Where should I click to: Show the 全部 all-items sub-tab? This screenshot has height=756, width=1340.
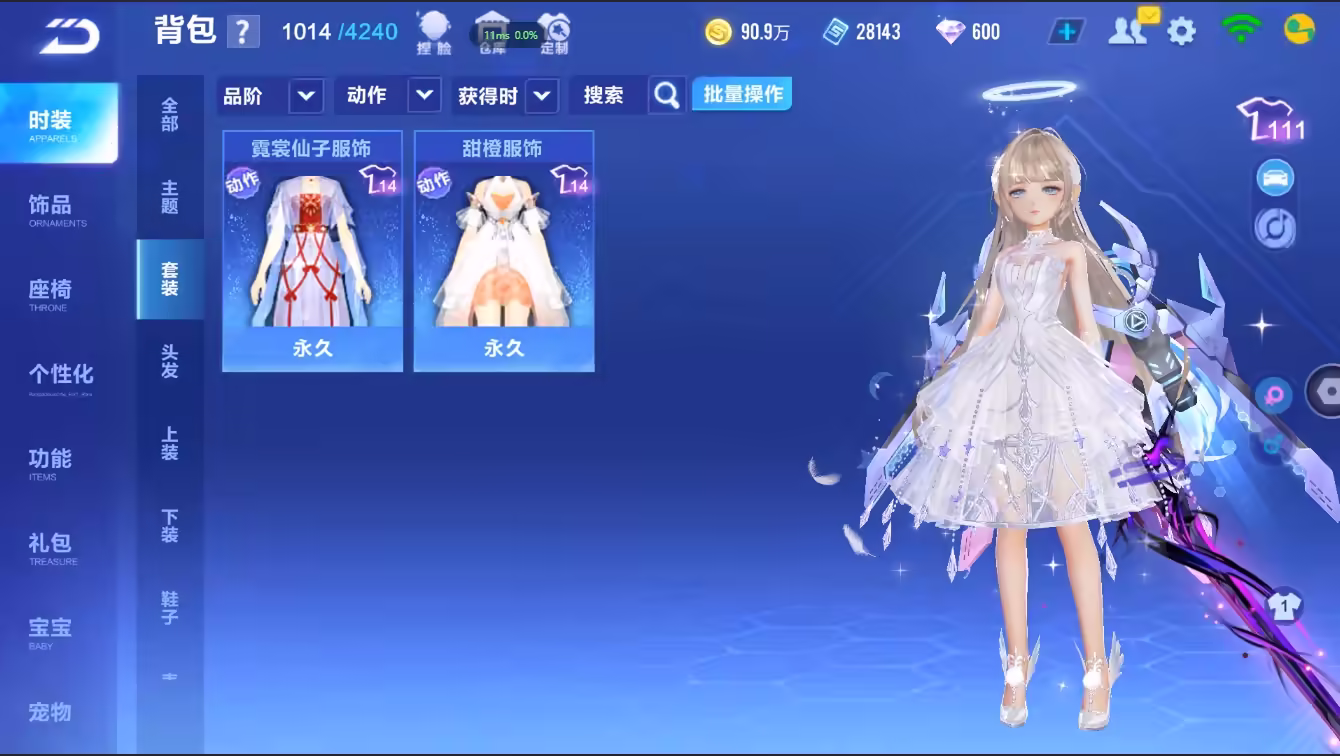point(170,114)
